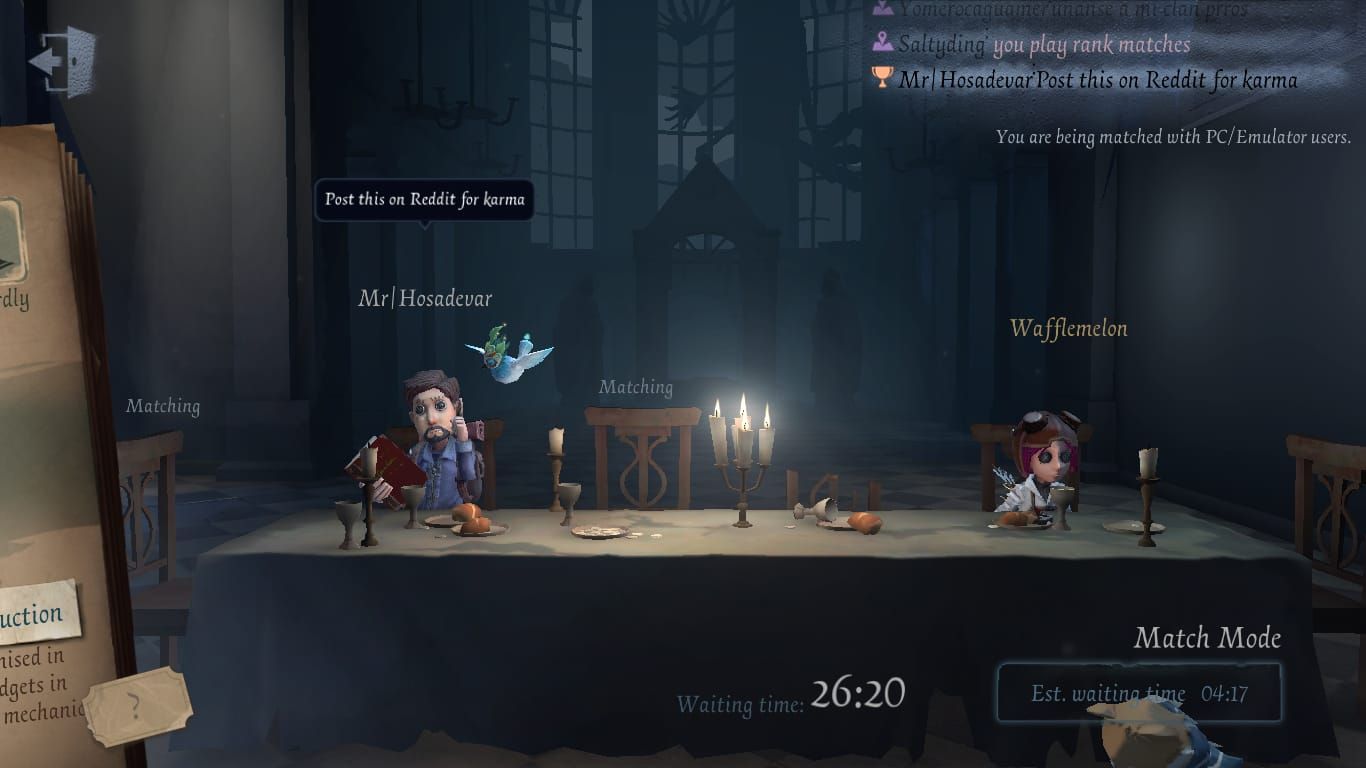Select player name Wafflemelon

(x=1068, y=328)
